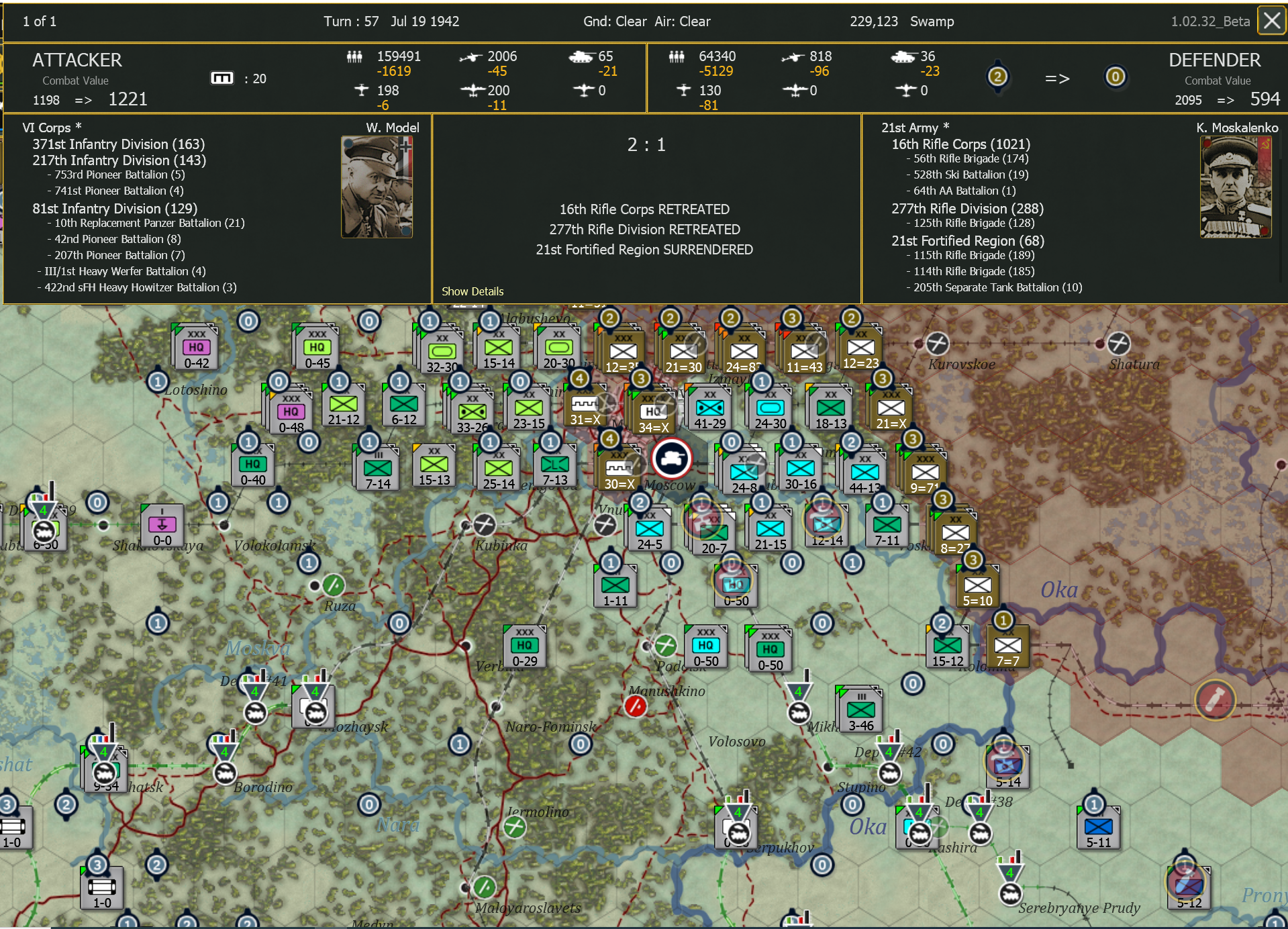Close the battle results window
1288x929 pixels.
(x=1271, y=20)
